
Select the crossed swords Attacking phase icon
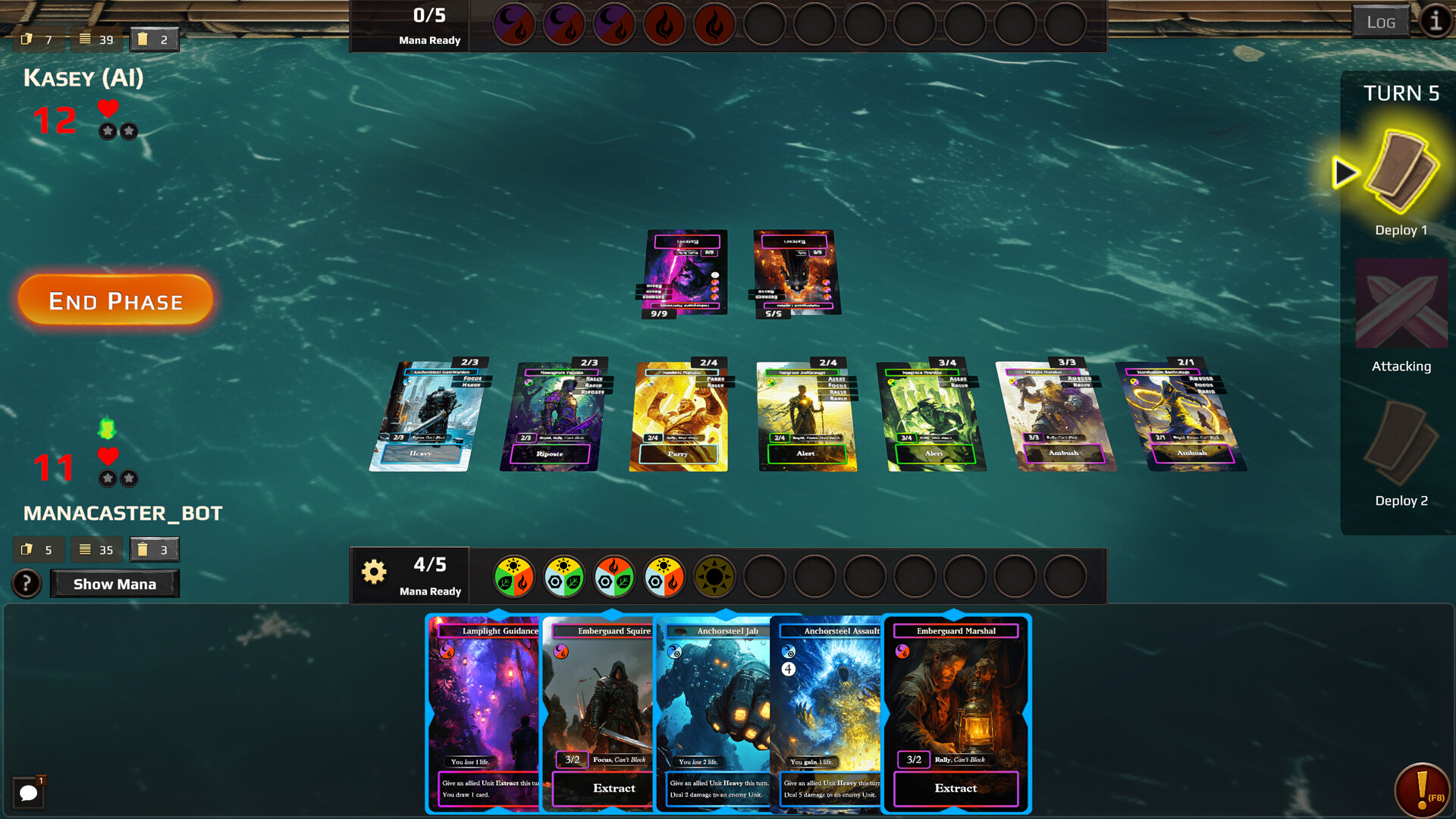[x=1401, y=303]
